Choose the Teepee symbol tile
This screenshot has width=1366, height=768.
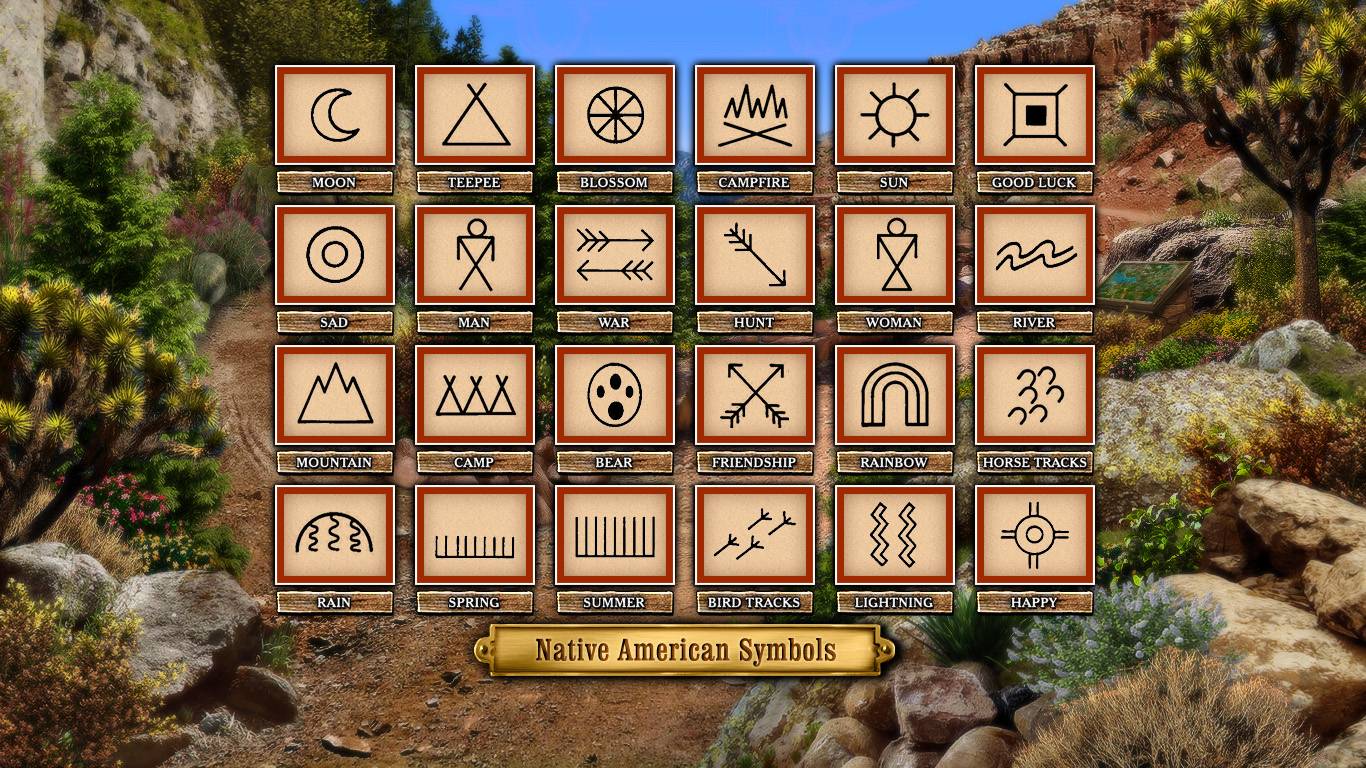click(475, 115)
